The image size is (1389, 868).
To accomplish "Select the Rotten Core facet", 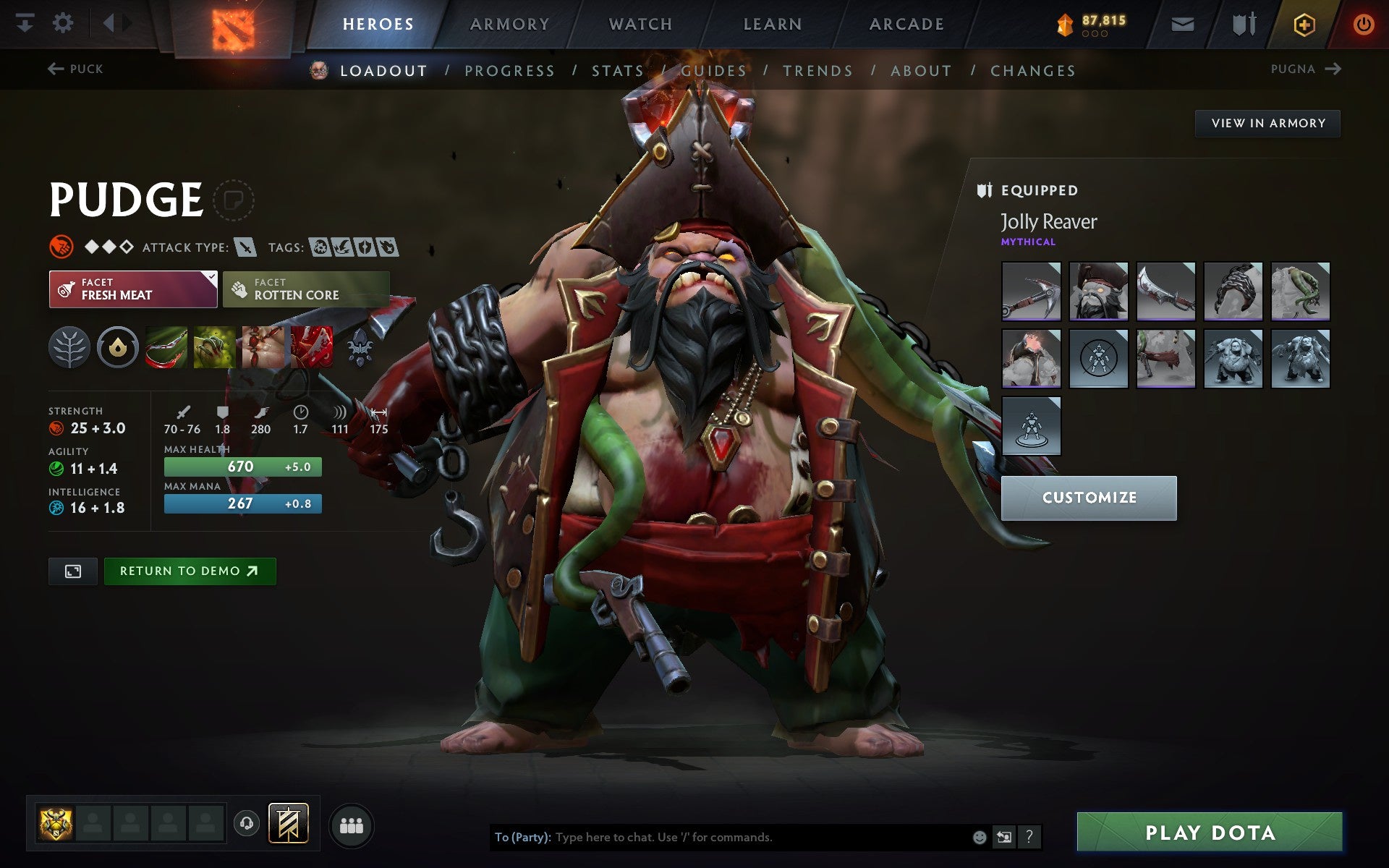I will tap(307, 289).
